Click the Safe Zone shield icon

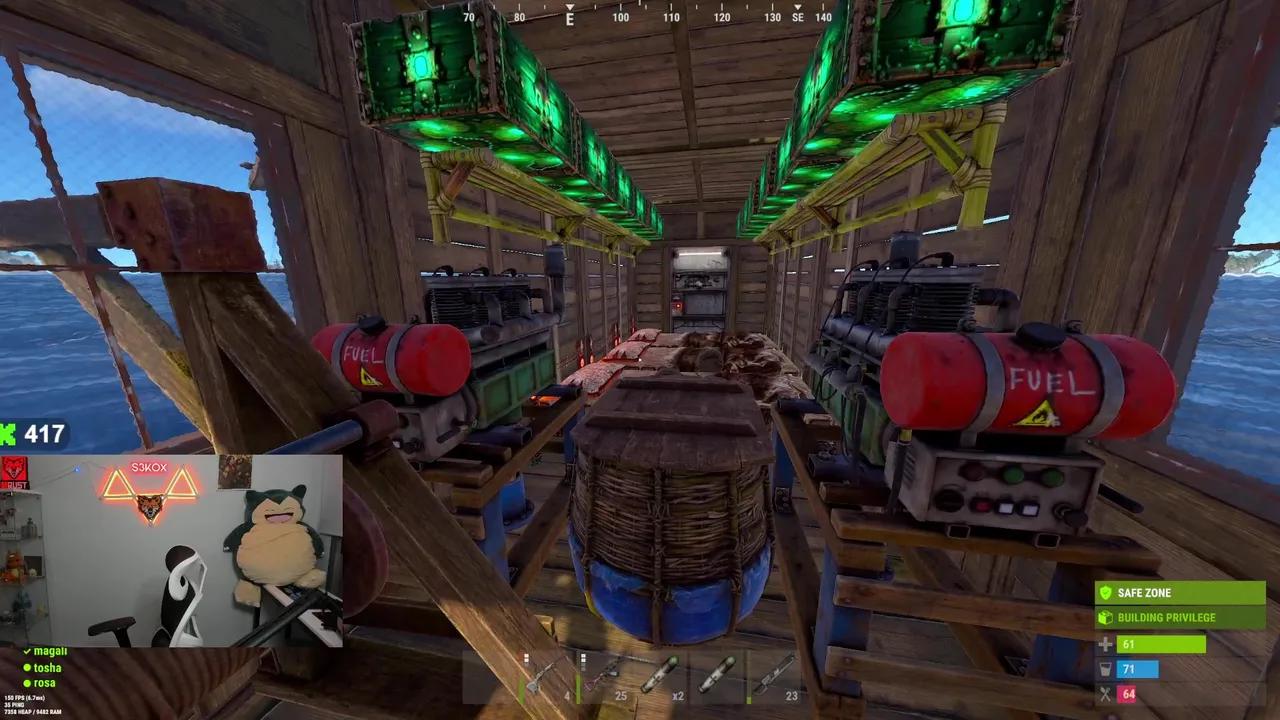point(1105,592)
